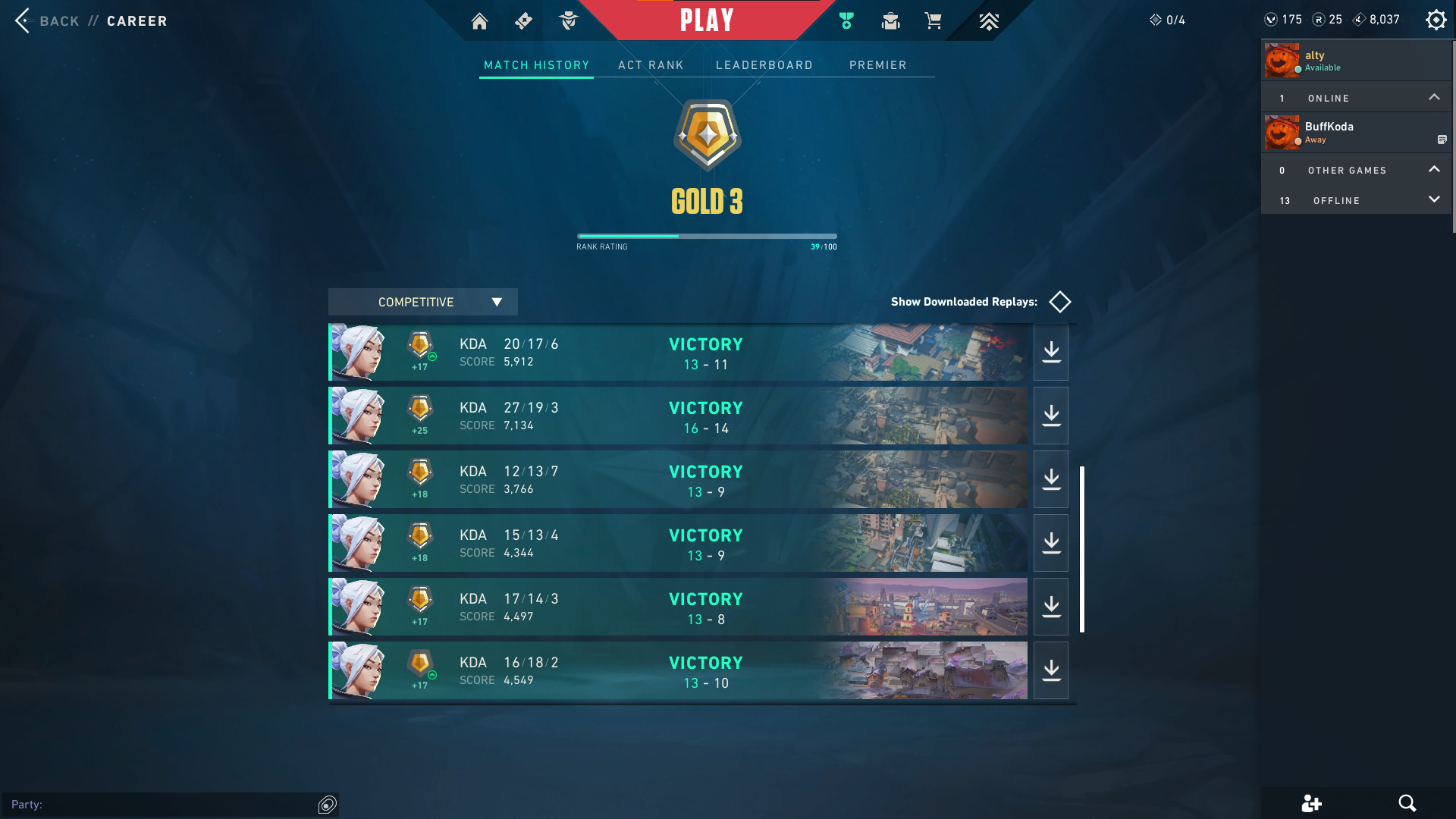
Task: Click the add friend icon at bottom right
Action: (1312, 803)
